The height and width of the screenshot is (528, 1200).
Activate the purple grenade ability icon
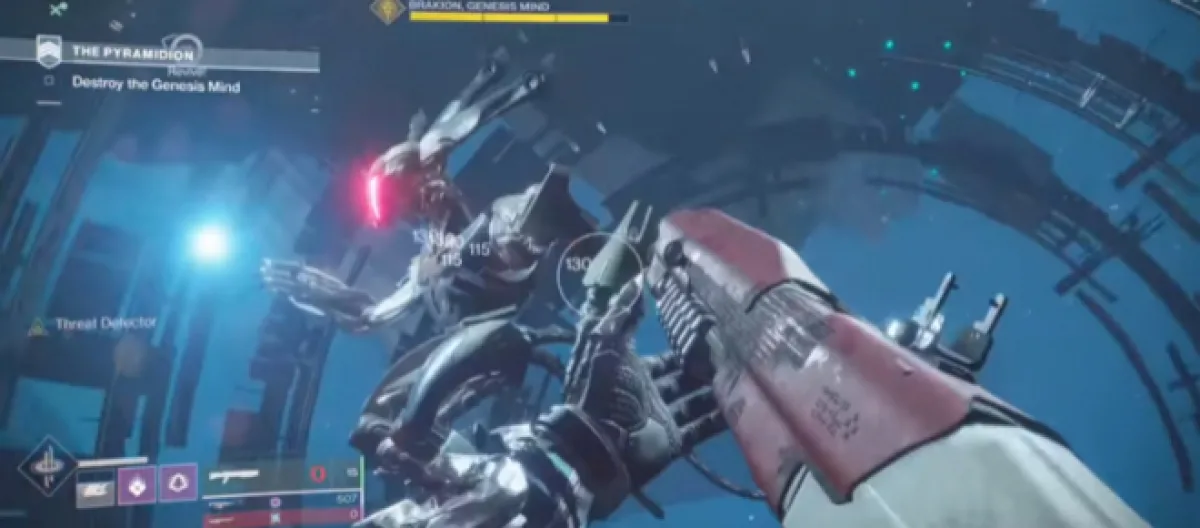pos(136,487)
